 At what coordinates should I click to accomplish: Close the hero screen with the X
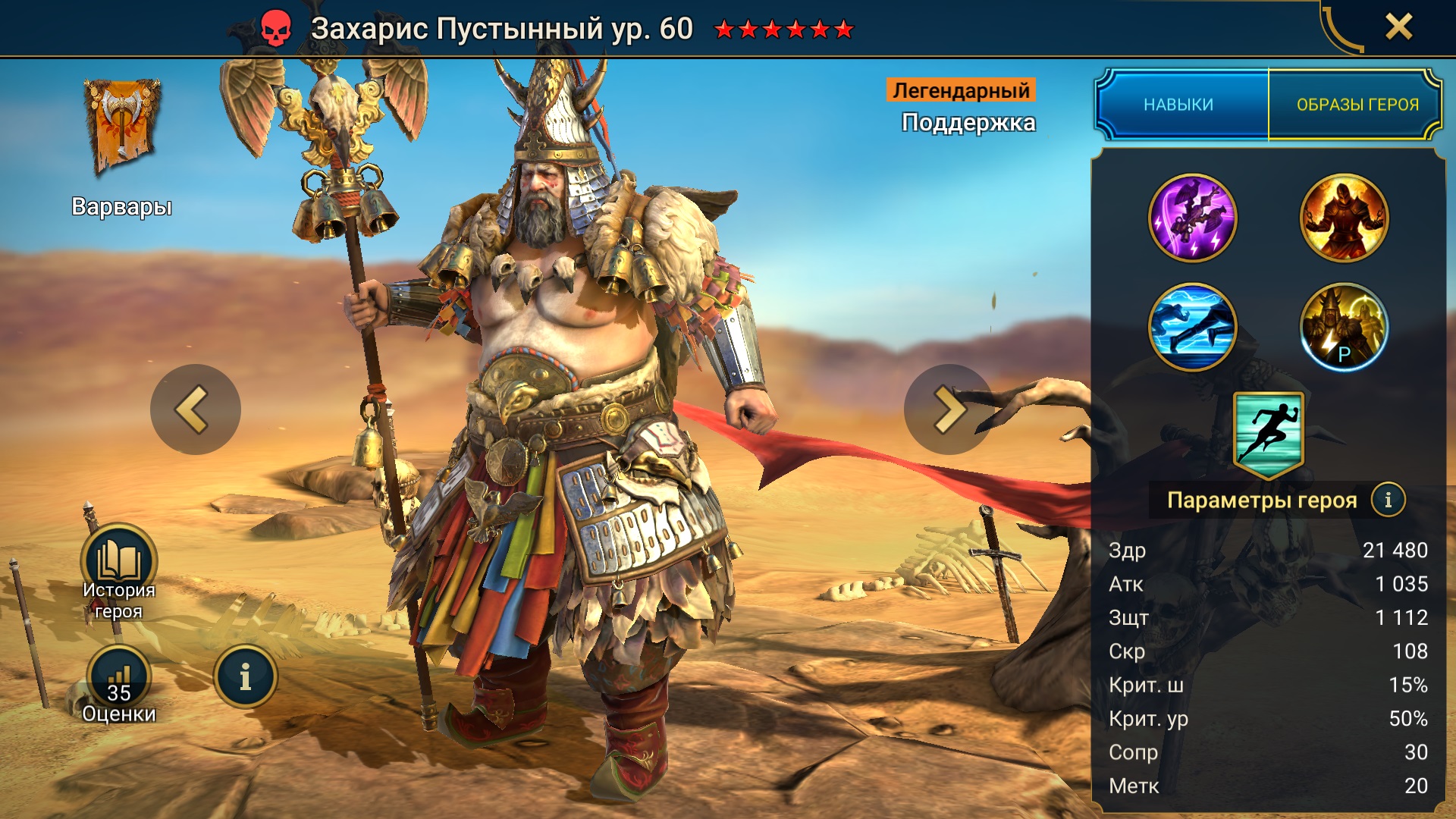coord(1398,27)
